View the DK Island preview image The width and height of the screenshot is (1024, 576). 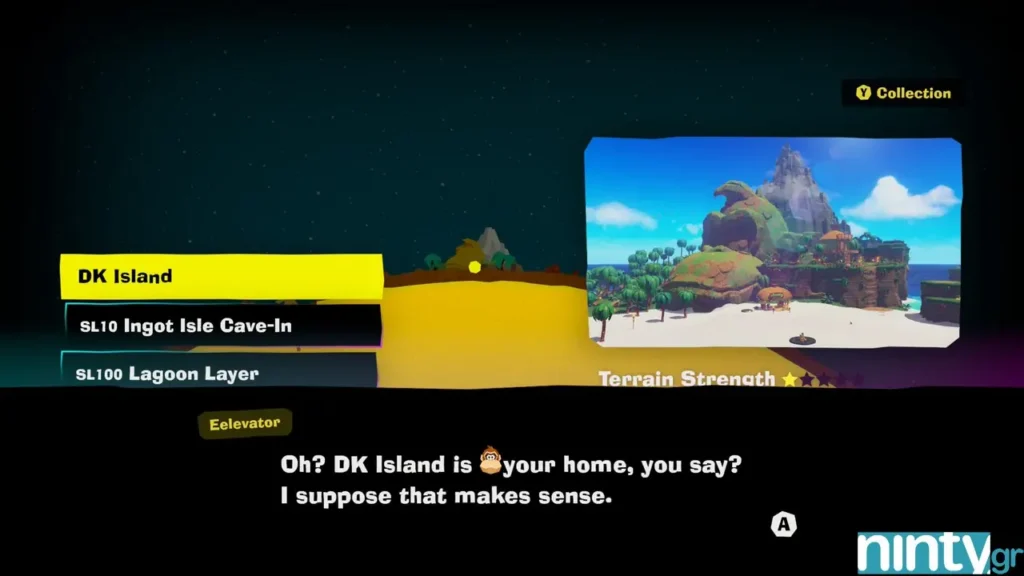(772, 243)
